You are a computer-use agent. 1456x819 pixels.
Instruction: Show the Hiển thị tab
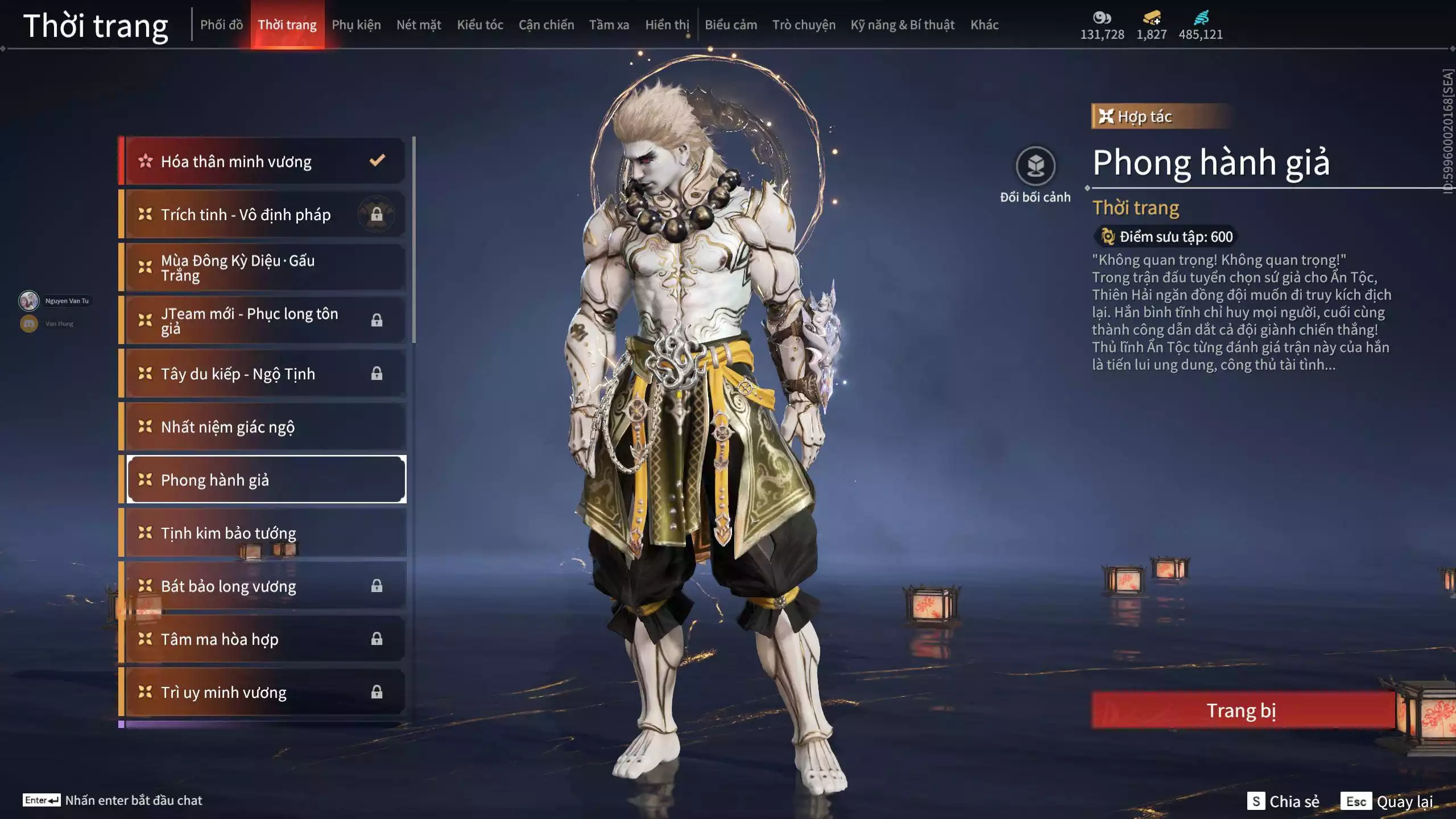point(667,25)
